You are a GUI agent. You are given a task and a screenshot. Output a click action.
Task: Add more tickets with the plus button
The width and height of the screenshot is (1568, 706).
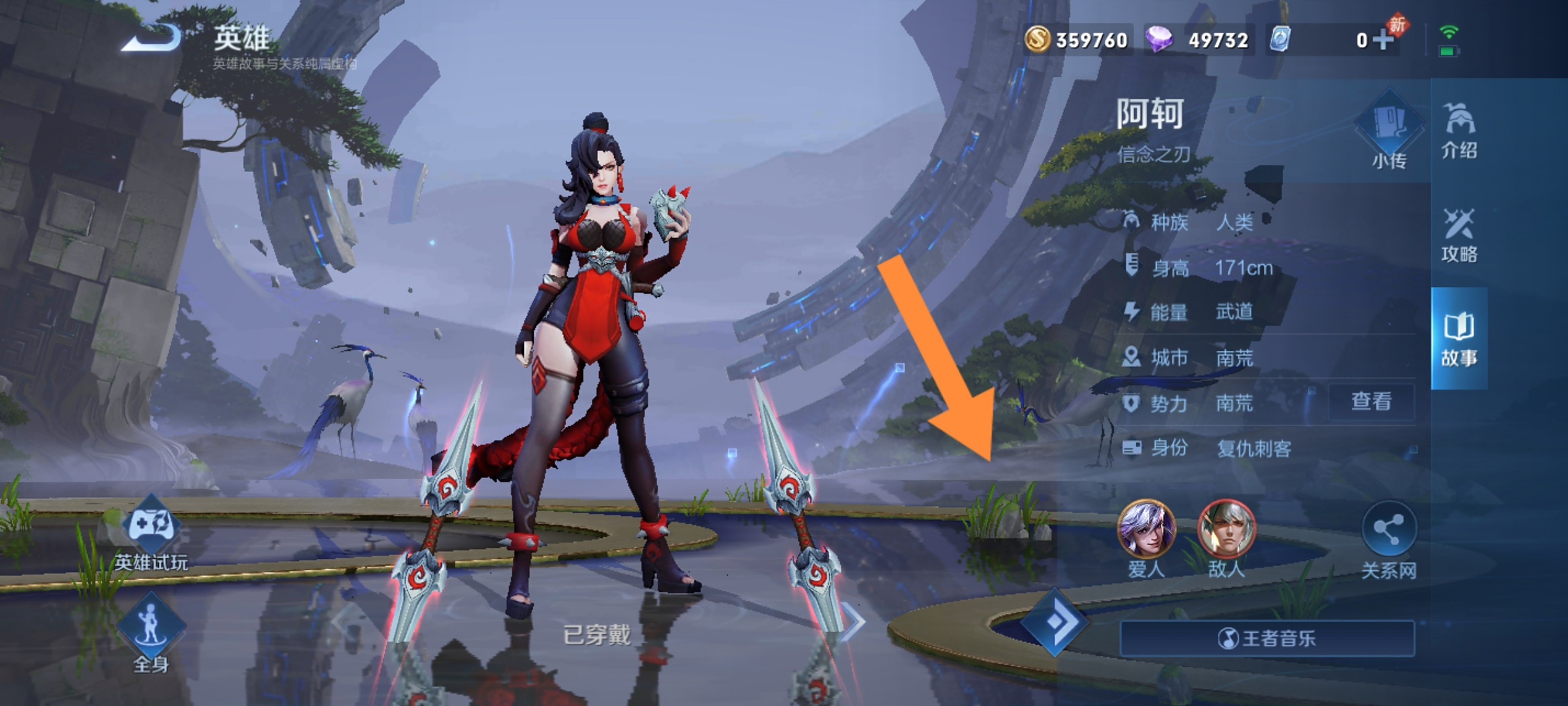pyautogui.click(x=1383, y=40)
